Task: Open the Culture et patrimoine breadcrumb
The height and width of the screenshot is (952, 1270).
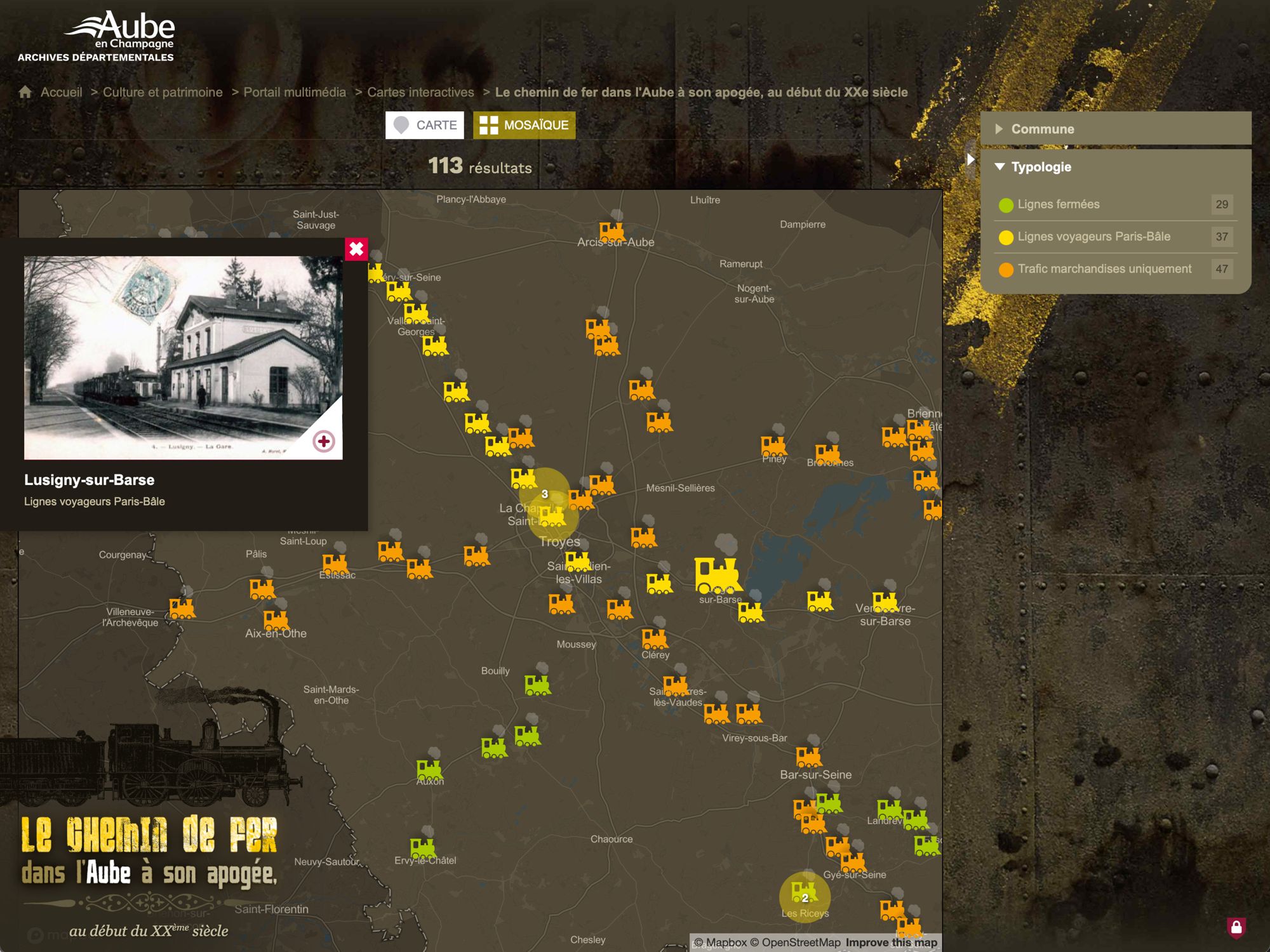Action: point(163,92)
